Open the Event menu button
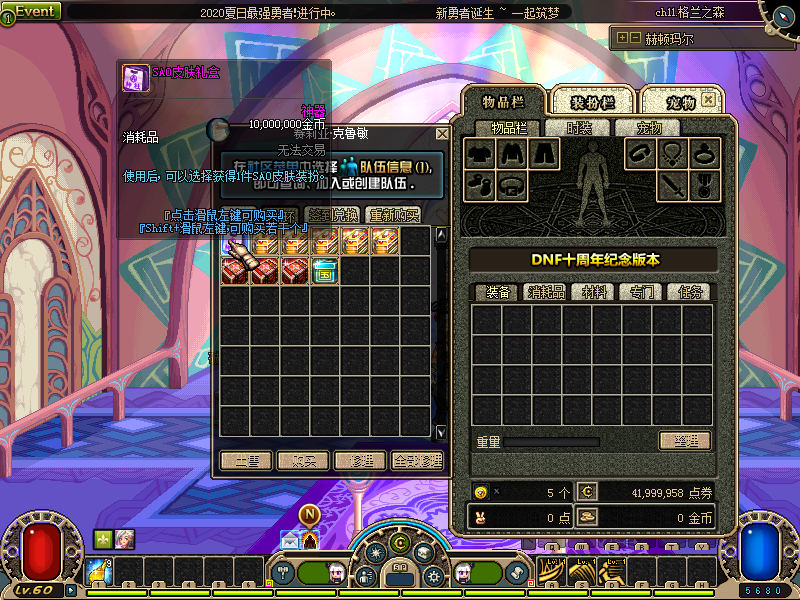Viewport: 800px width, 600px height. pyautogui.click(x=33, y=11)
